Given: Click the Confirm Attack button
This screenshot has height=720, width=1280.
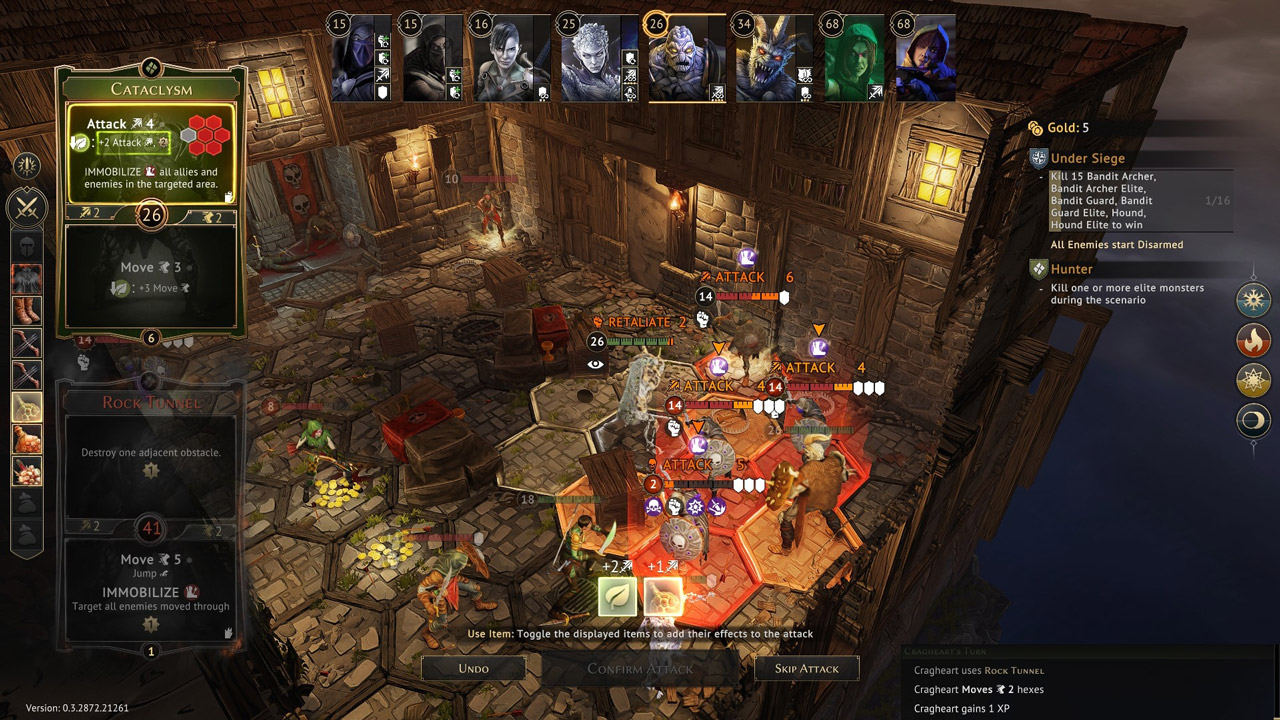Looking at the screenshot, I should tap(640, 668).
